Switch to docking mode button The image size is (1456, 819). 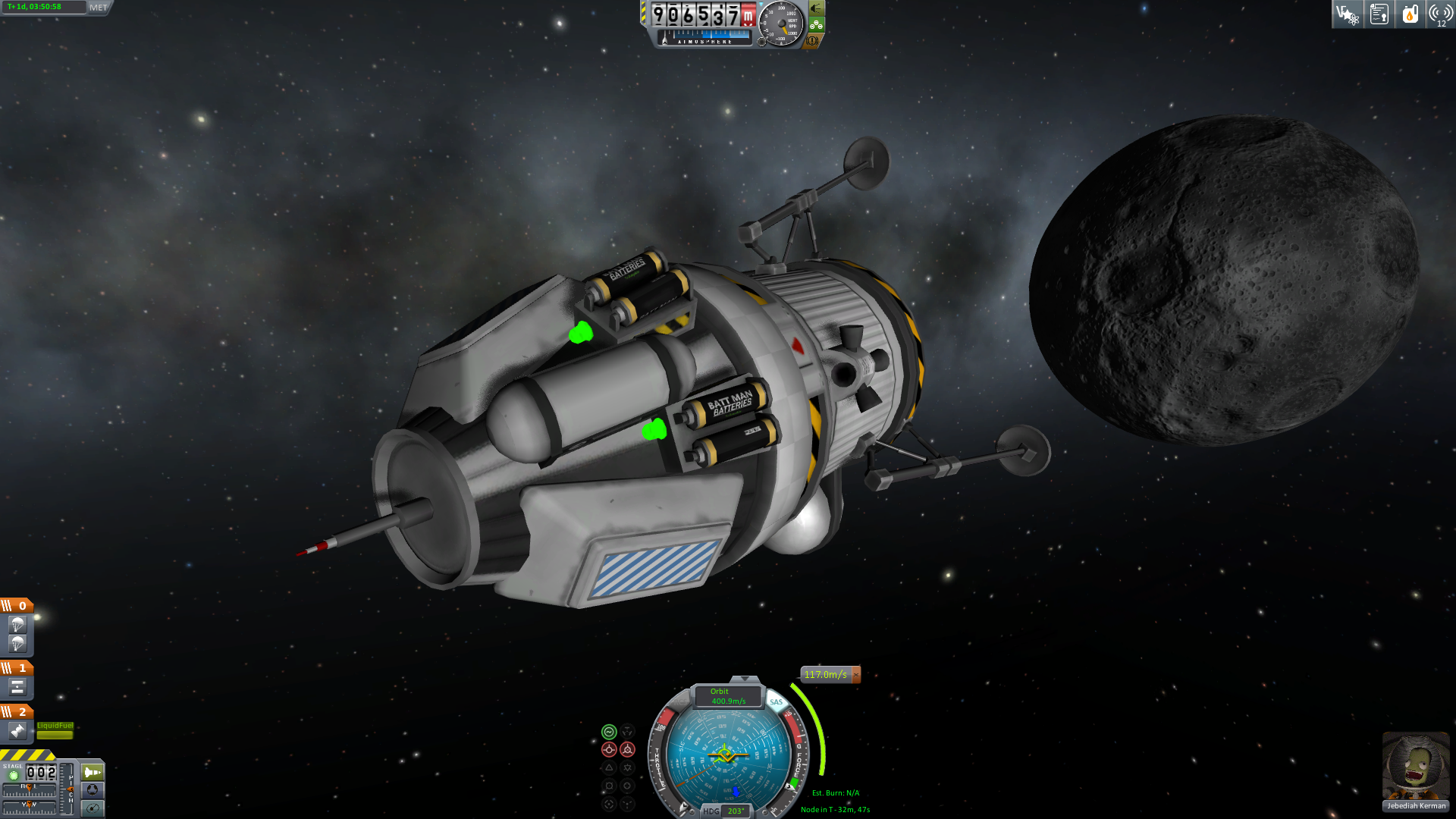click(93, 790)
